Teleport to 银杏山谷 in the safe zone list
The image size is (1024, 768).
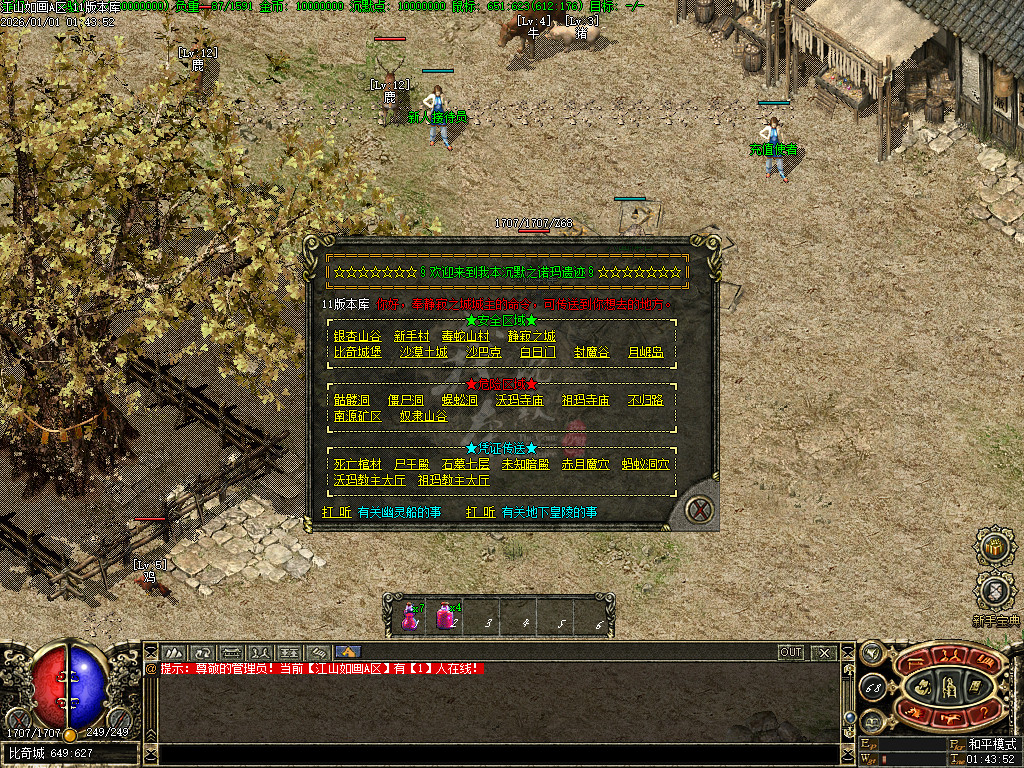tap(357, 336)
